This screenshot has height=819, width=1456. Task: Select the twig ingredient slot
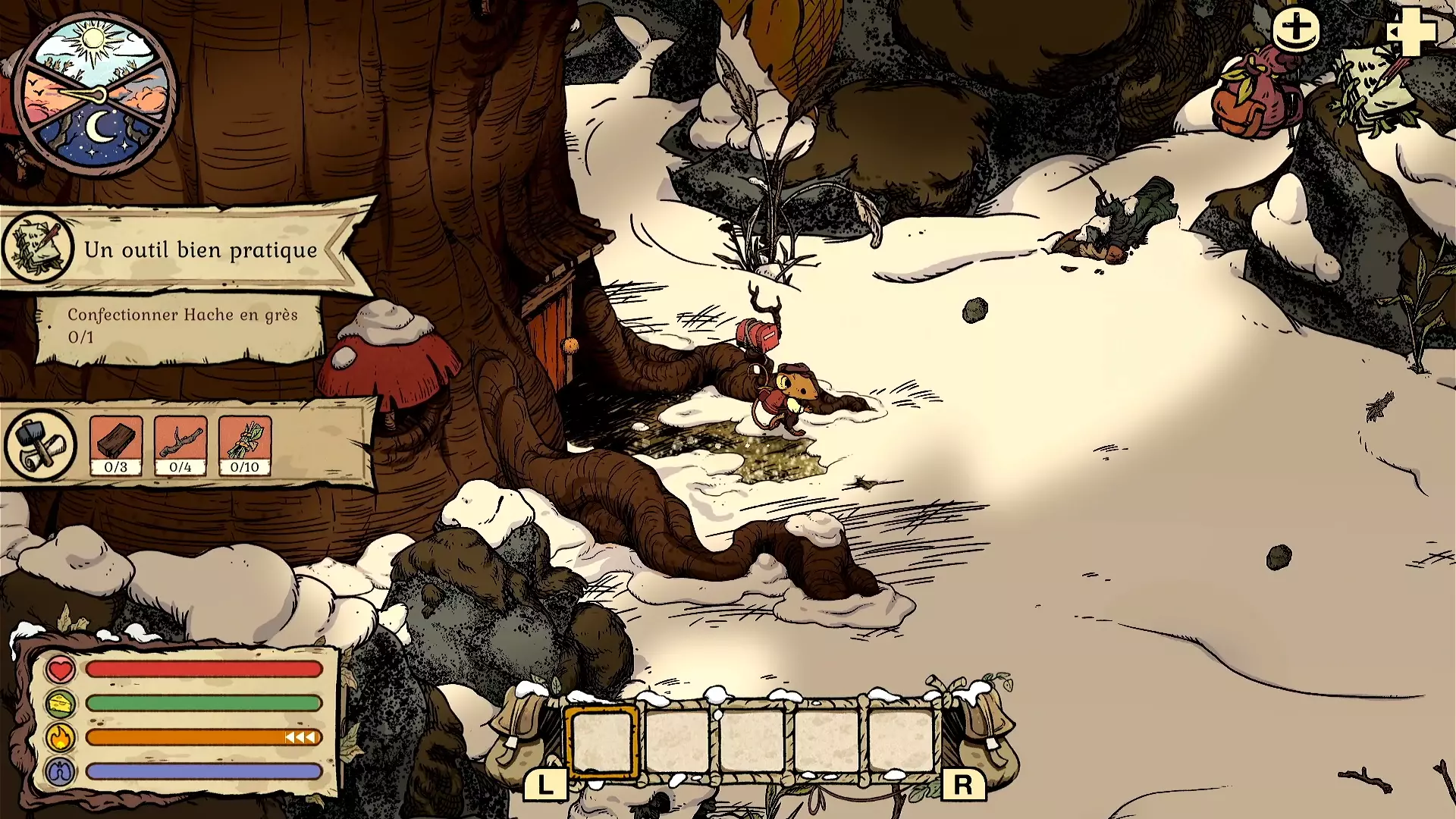tap(180, 446)
